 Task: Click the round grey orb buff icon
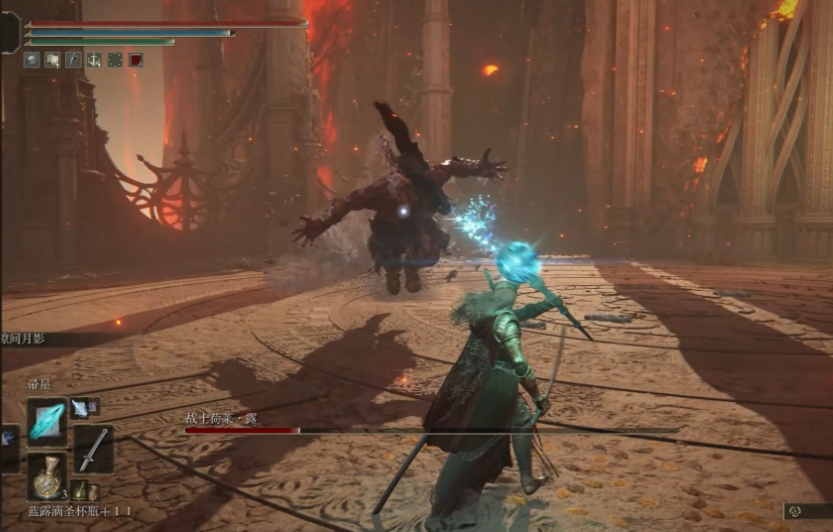pyautogui.click(x=32, y=60)
